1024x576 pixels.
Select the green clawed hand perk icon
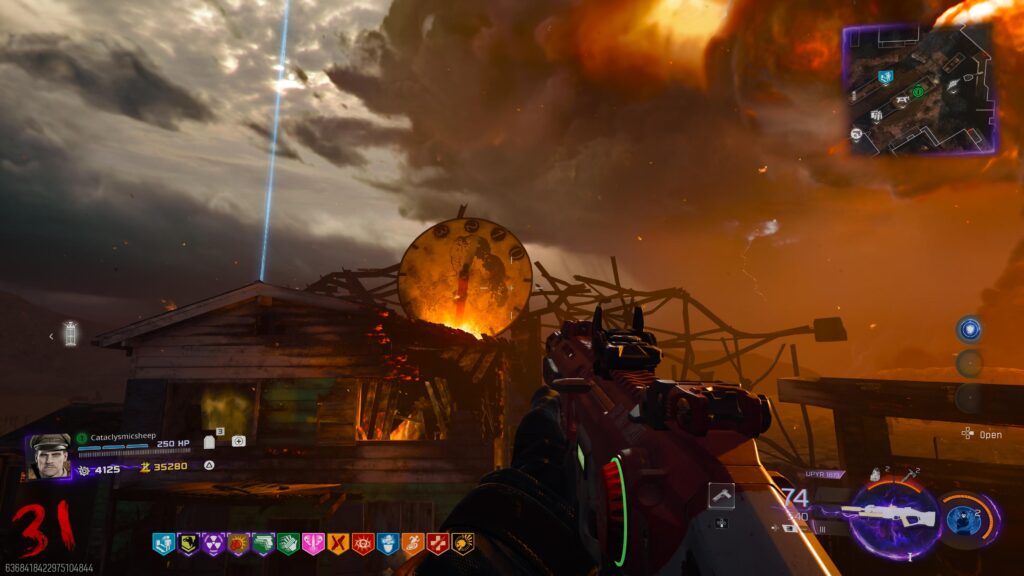pos(288,544)
